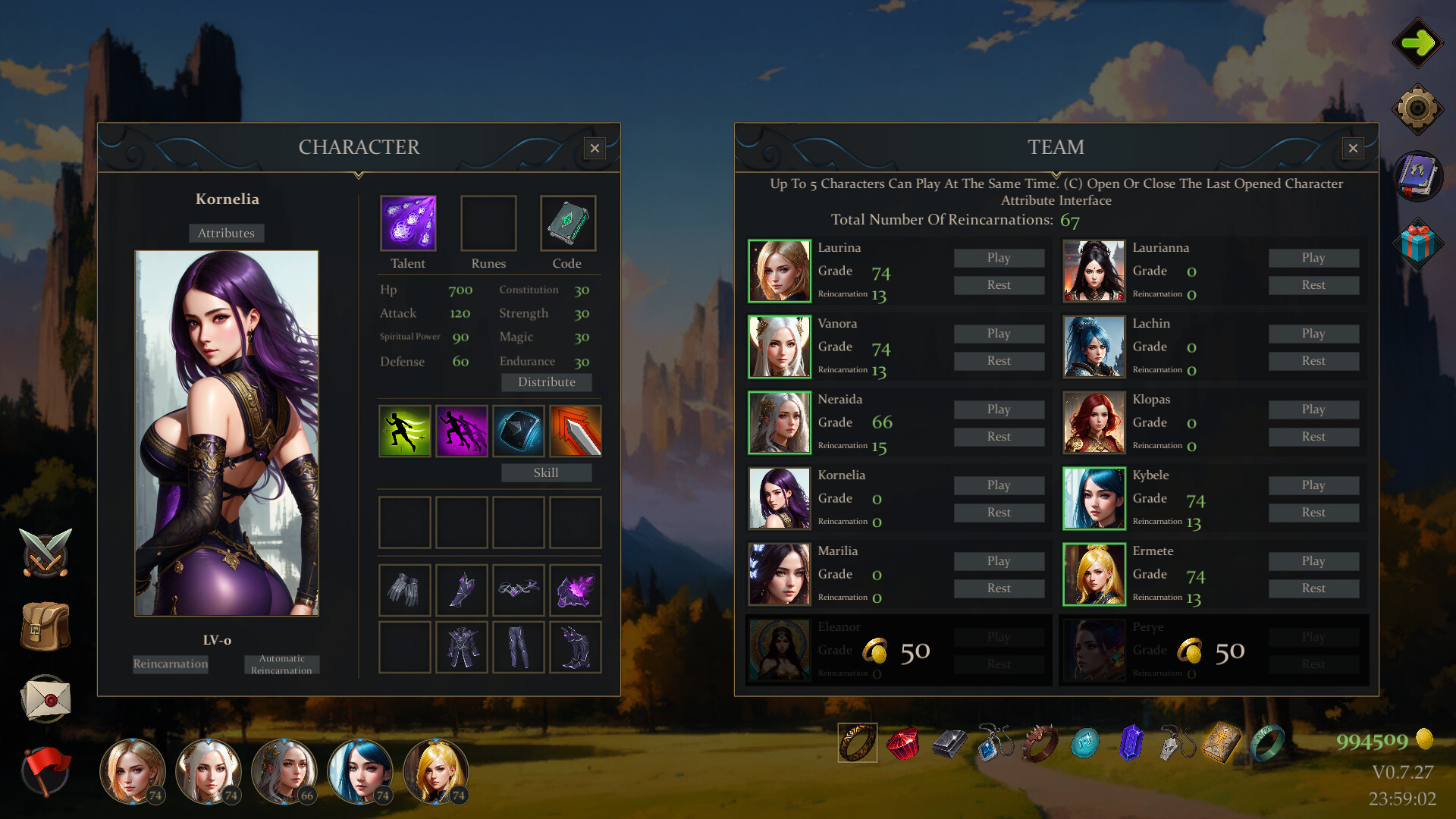The height and width of the screenshot is (819, 1456).
Task: Click the Distribute button
Action: pos(546,381)
